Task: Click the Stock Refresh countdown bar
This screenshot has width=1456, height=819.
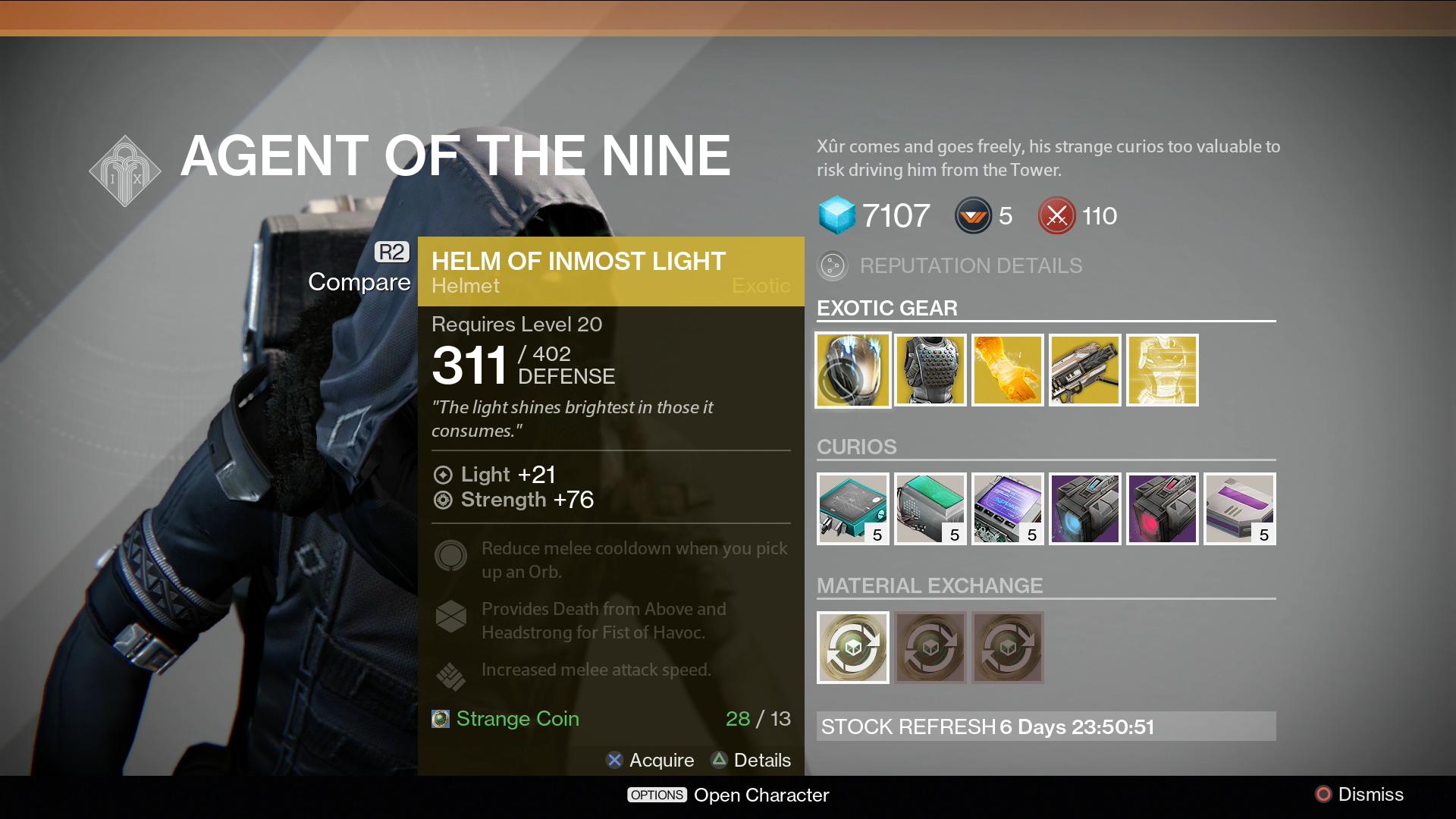Action: tap(1046, 726)
